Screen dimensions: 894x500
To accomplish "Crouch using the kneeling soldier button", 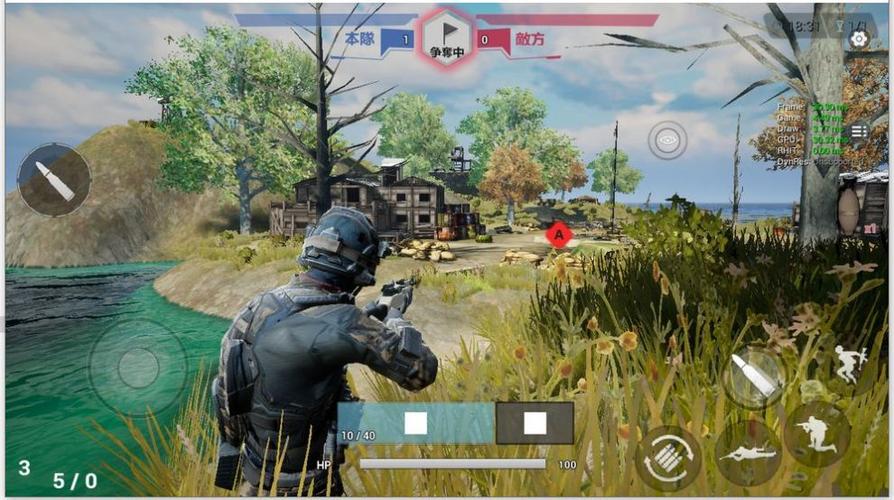I will coord(816,435).
